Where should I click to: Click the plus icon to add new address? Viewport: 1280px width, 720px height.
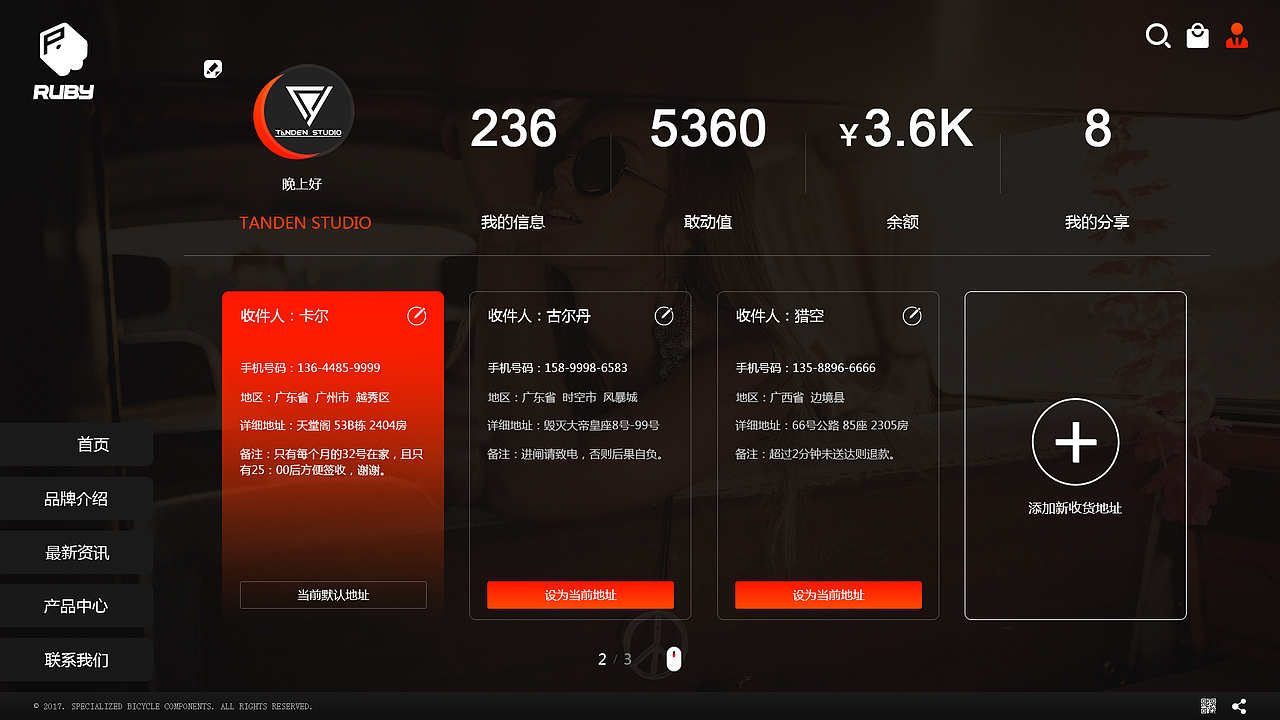(x=1075, y=441)
